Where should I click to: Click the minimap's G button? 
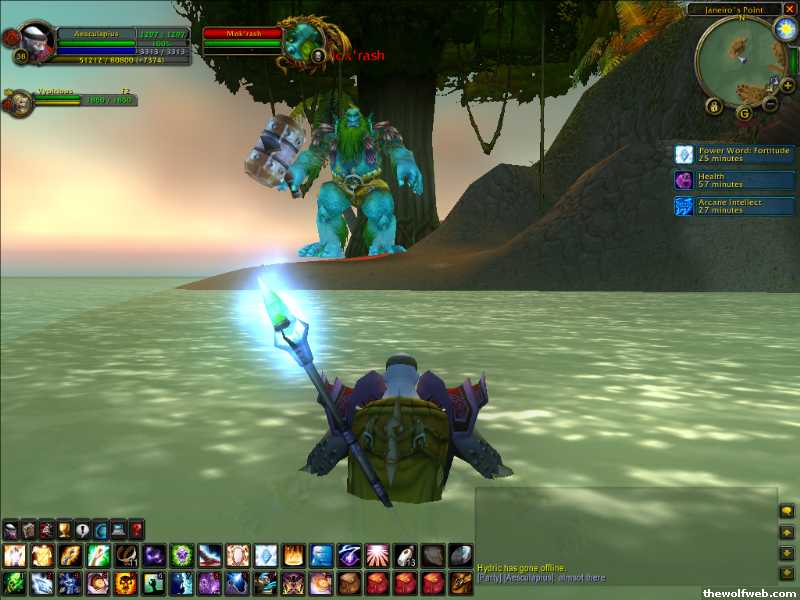point(743,112)
